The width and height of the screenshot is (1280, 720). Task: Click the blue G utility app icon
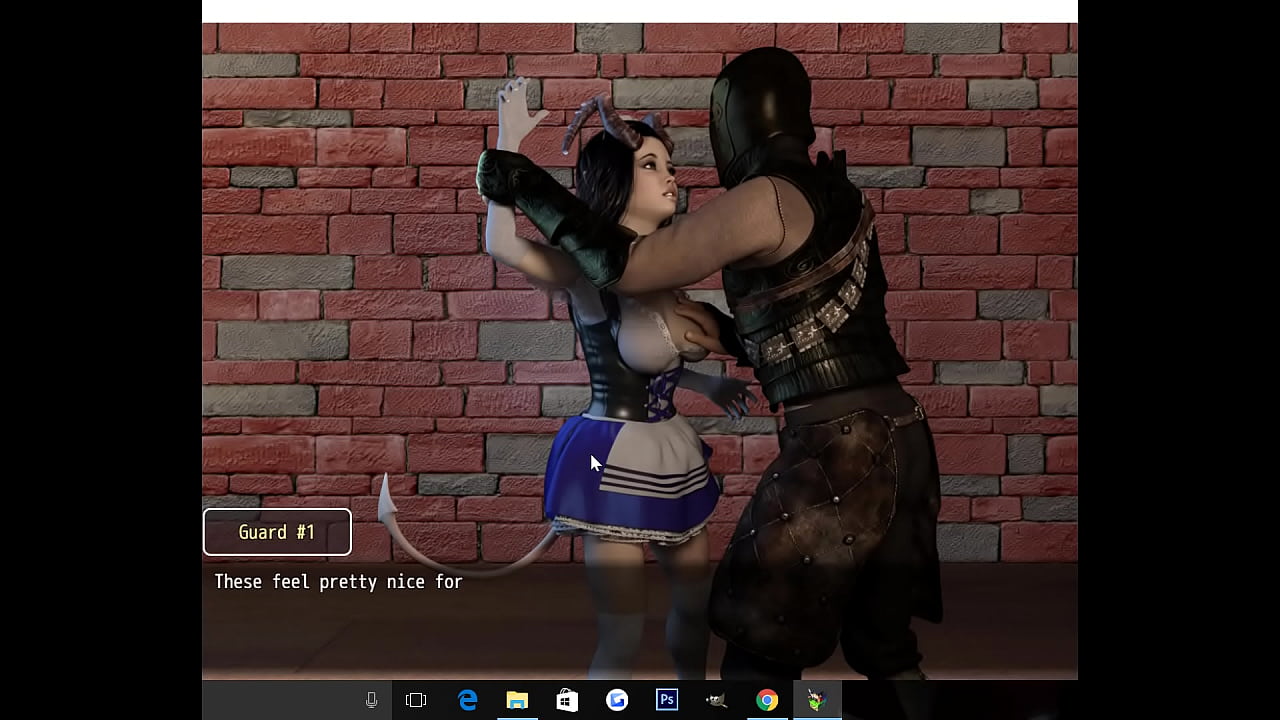pos(617,700)
